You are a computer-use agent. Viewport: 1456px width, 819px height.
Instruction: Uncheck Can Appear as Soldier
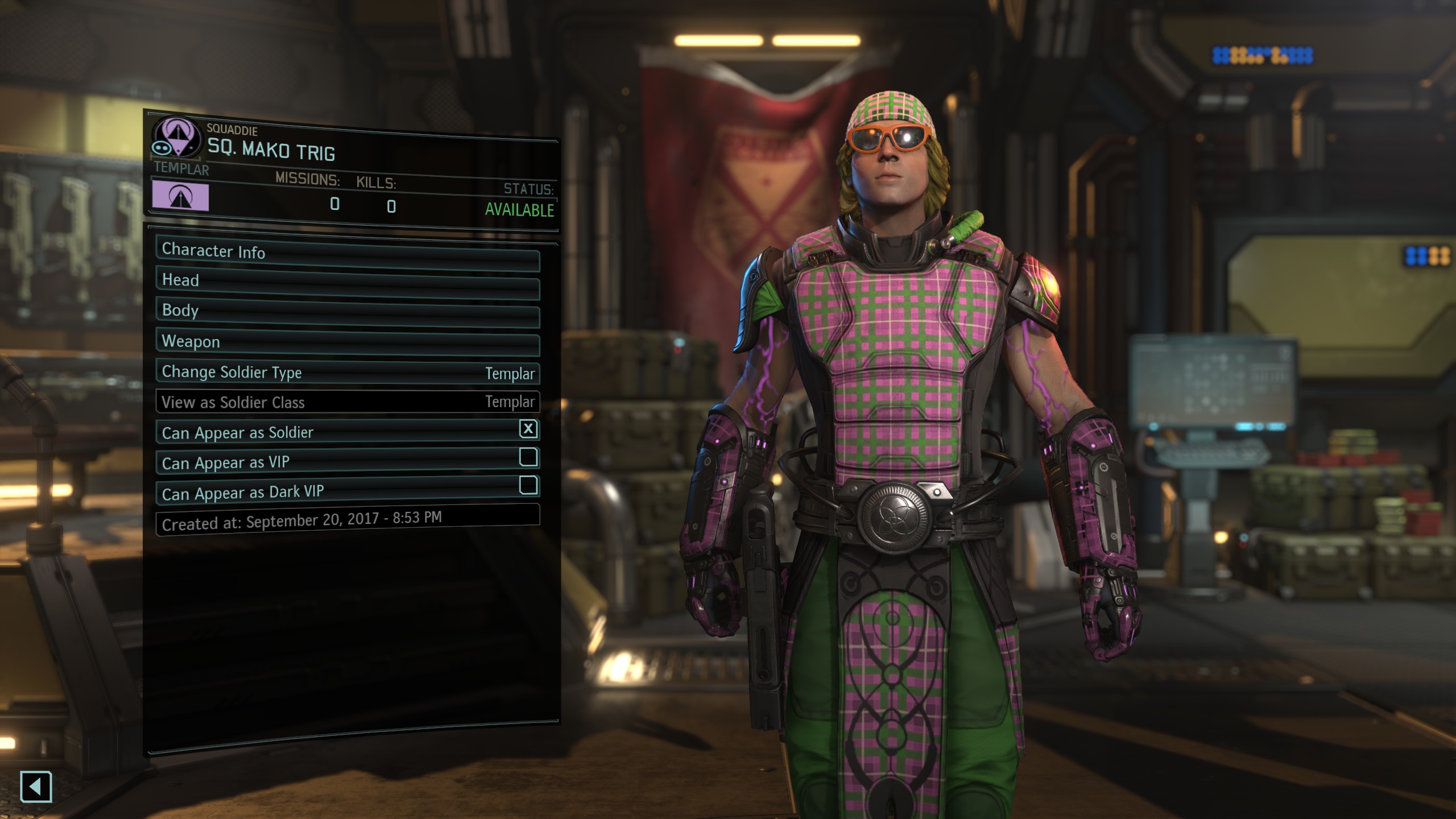click(528, 429)
